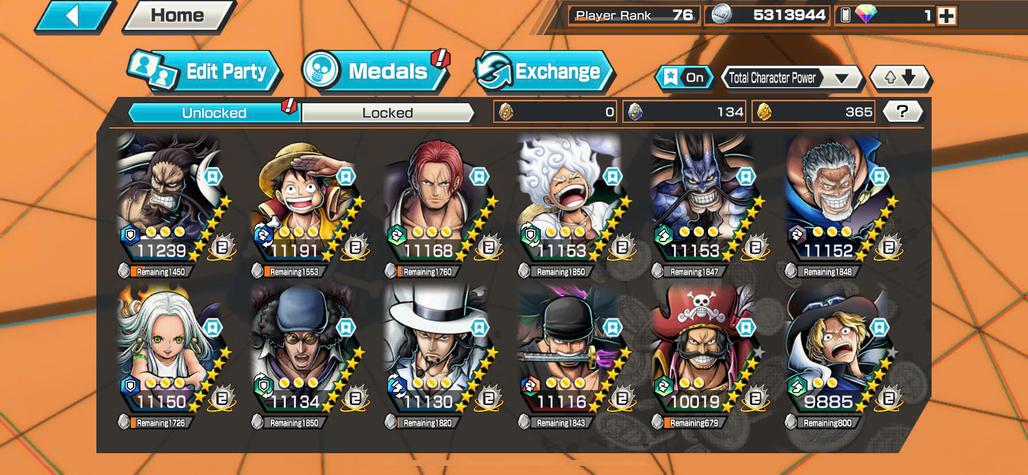Open the Exchange menu

pos(544,71)
